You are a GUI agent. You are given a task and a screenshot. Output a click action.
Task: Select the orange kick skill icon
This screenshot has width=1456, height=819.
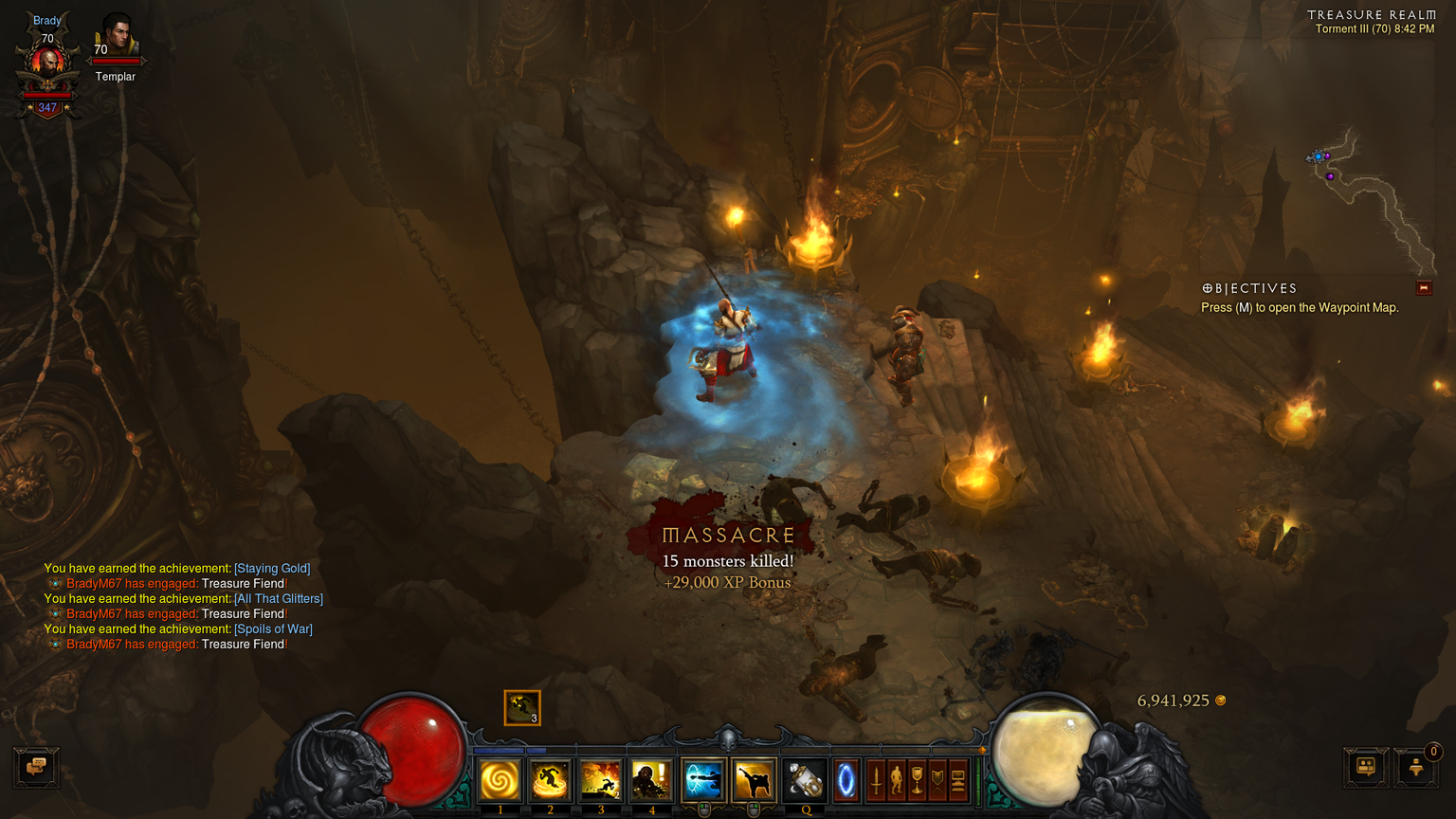click(754, 780)
